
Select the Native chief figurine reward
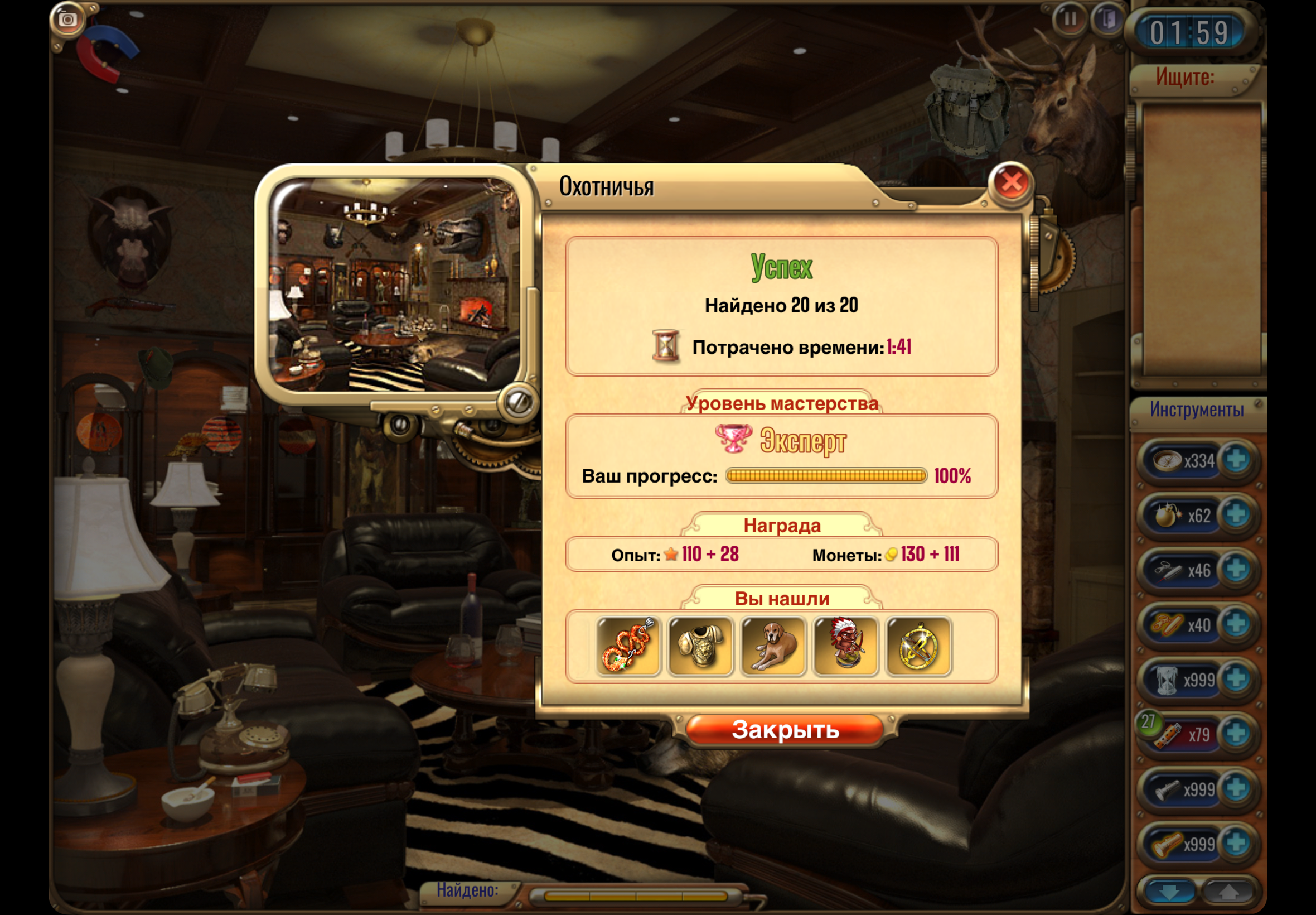(x=845, y=646)
